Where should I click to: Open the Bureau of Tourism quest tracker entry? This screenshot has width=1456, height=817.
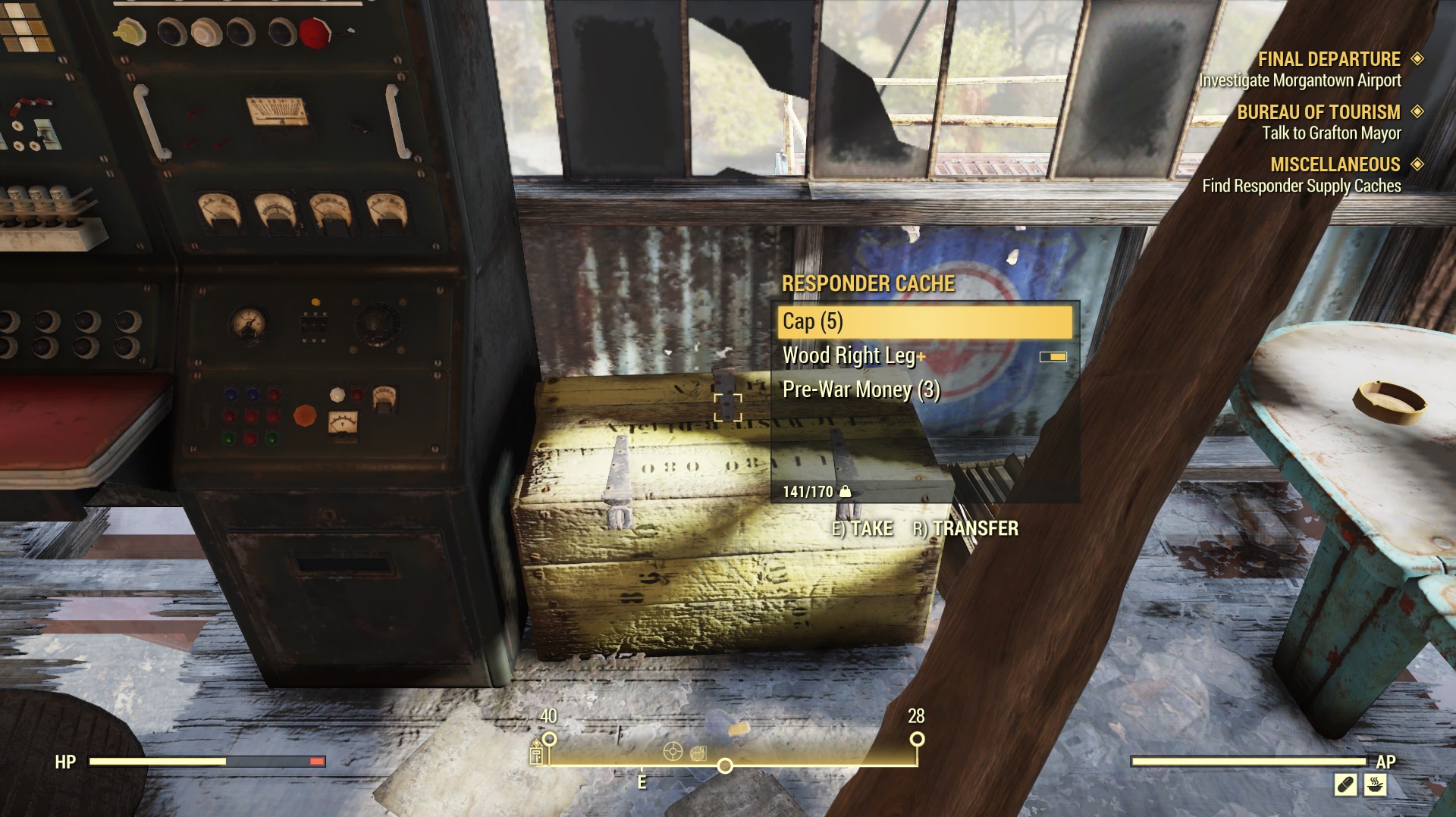1319,122
